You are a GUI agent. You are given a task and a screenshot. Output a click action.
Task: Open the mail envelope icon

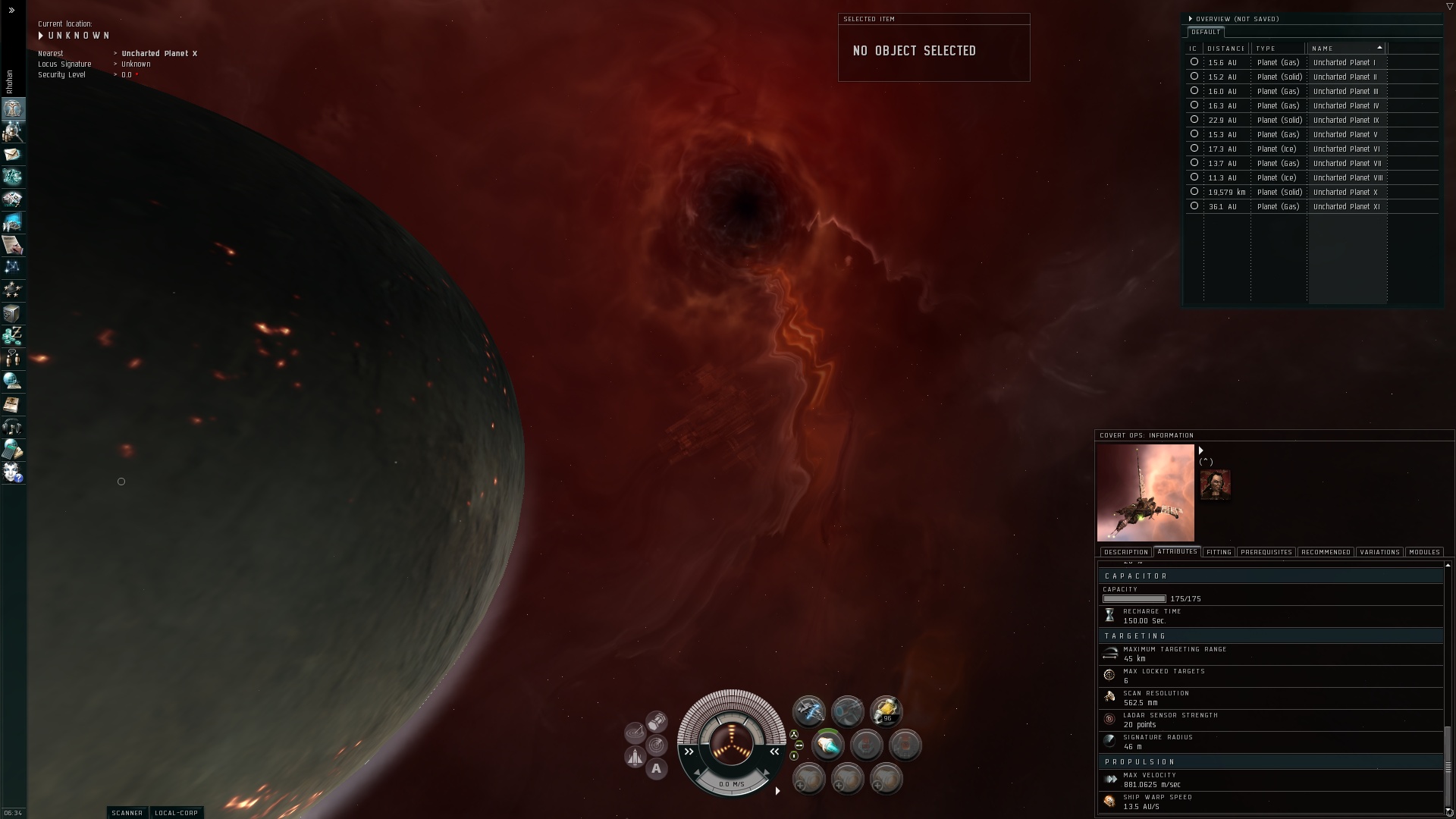click(13, 155)
